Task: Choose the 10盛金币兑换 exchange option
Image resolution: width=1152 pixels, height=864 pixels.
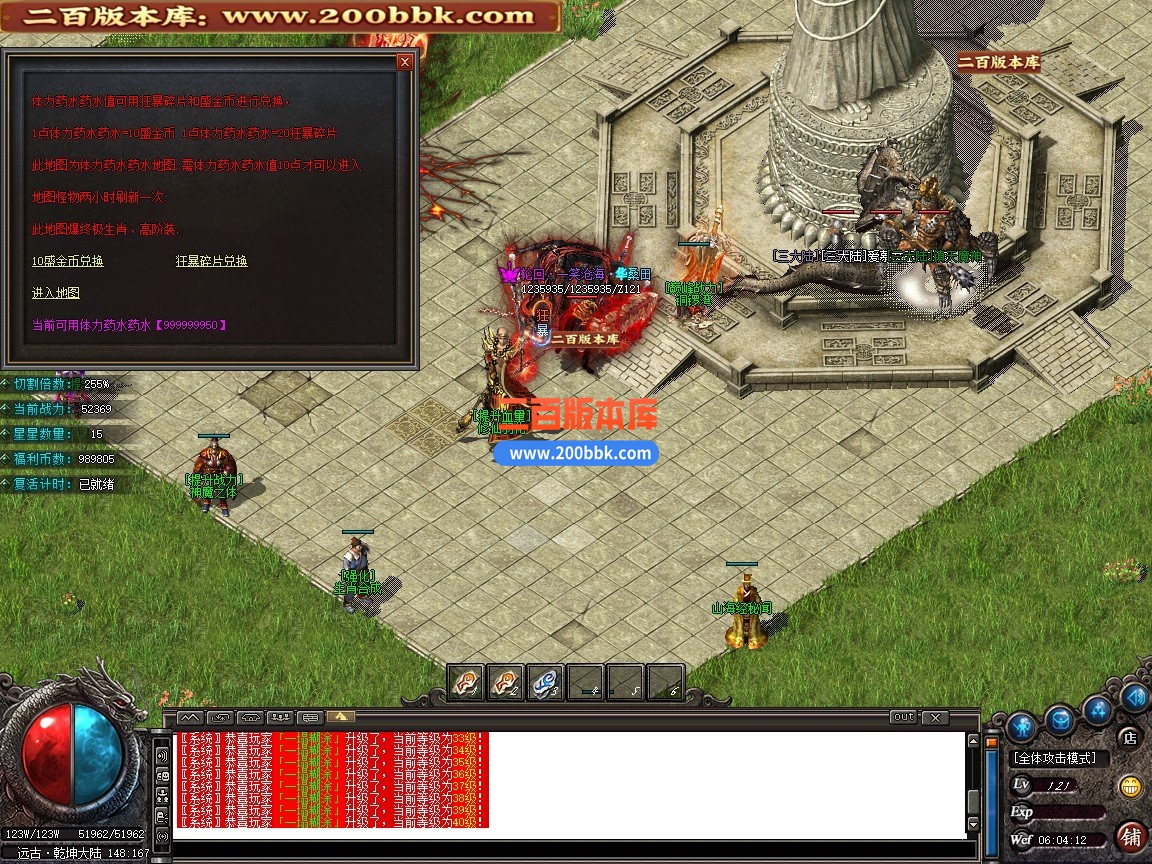Action: click(x=68, y=261)
